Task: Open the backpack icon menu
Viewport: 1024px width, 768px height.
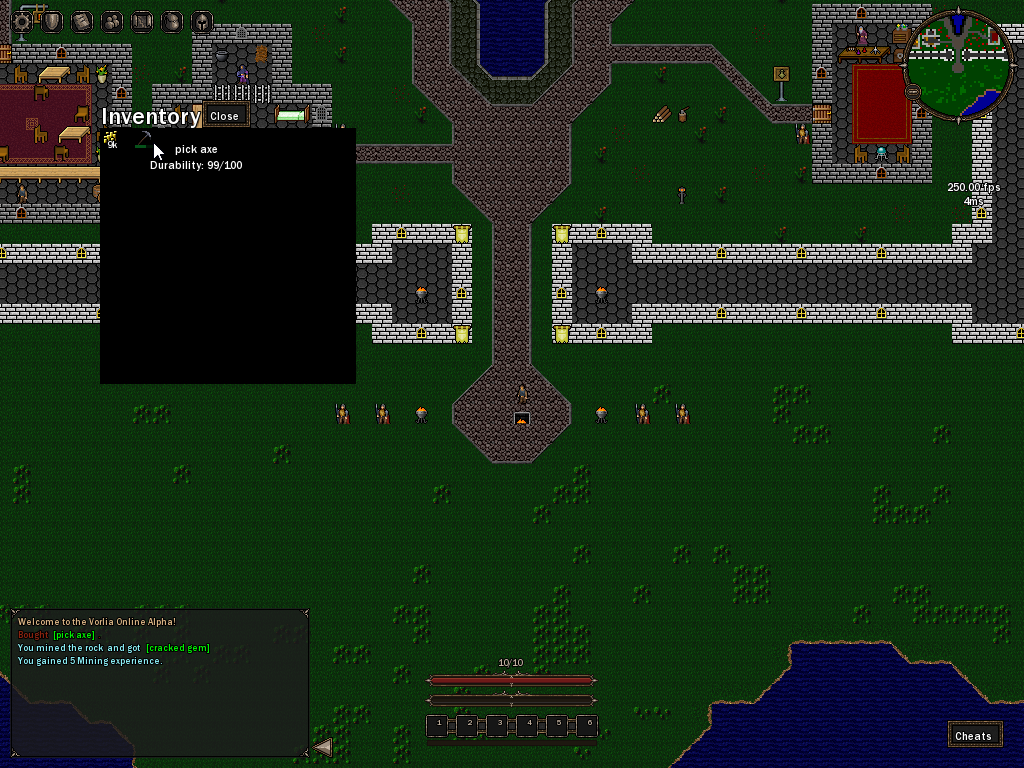Action: [171, 21]
